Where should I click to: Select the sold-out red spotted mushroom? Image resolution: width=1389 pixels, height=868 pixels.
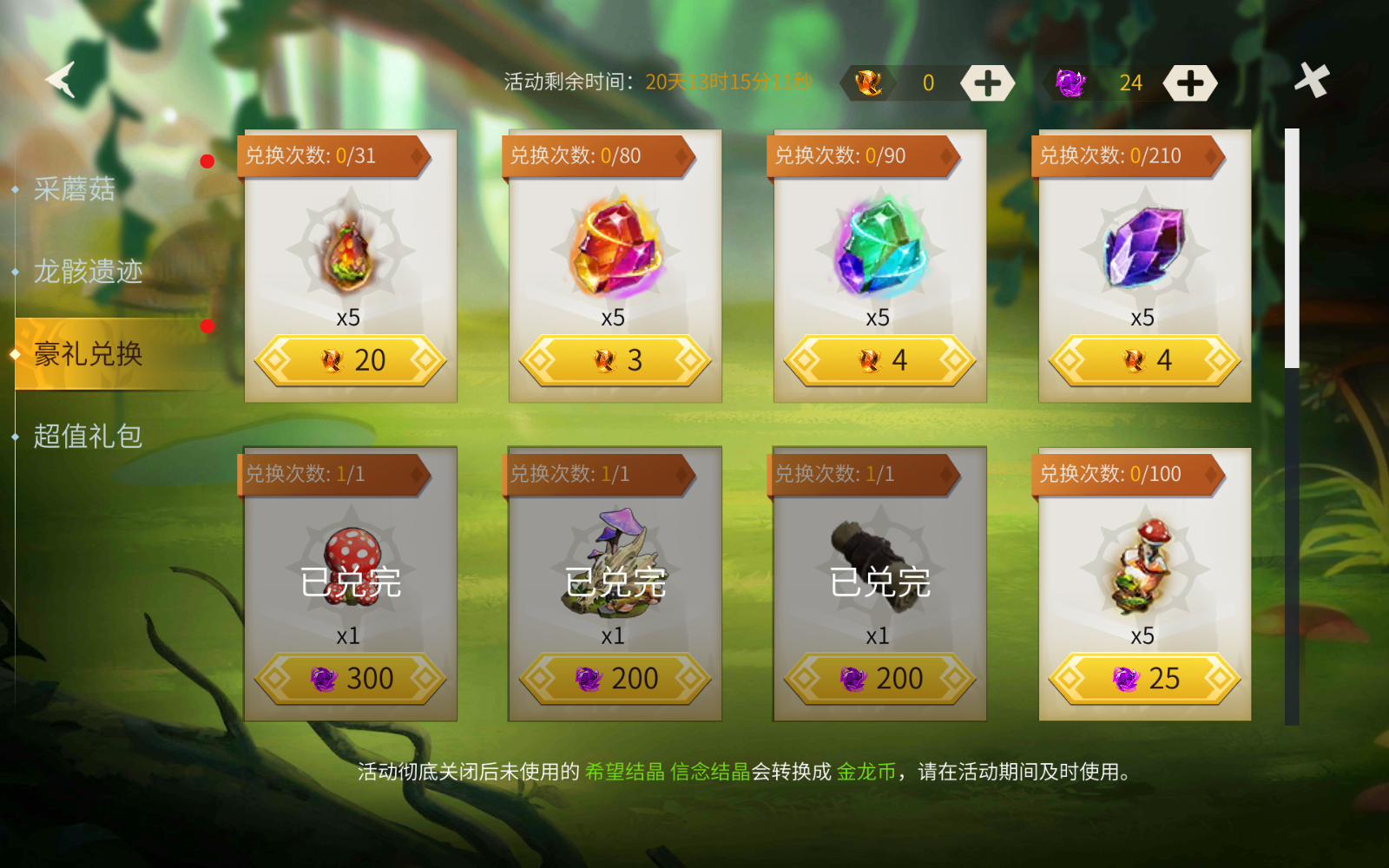tap(351, 564)
